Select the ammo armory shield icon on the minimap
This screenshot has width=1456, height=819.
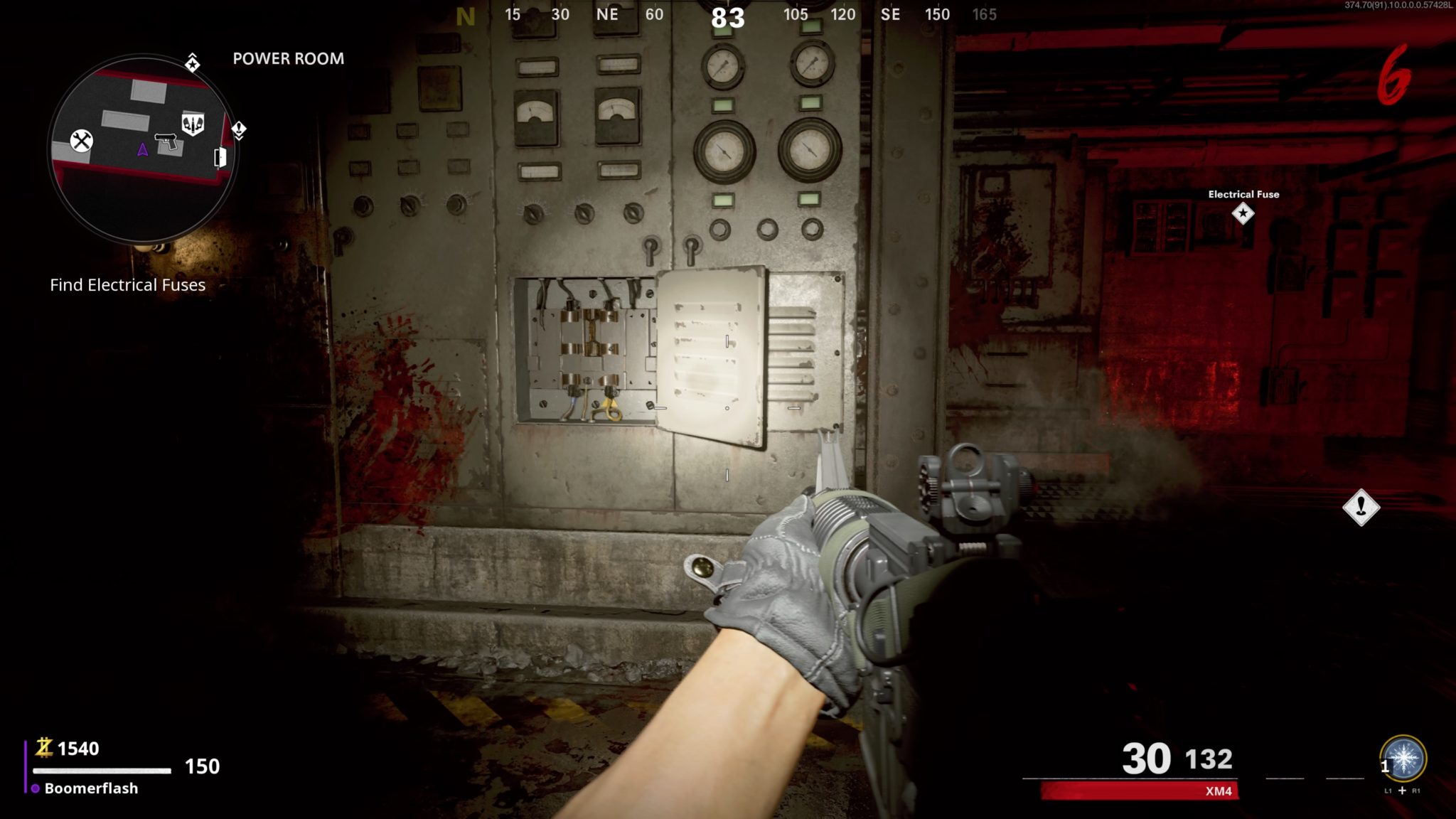click(193, 122)
